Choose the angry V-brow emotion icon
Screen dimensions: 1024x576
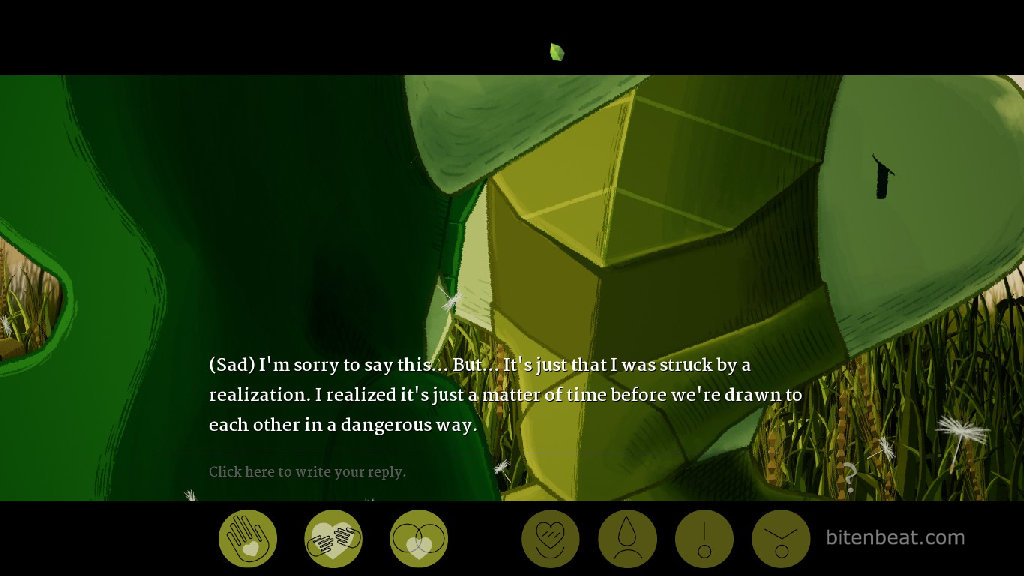781,539
